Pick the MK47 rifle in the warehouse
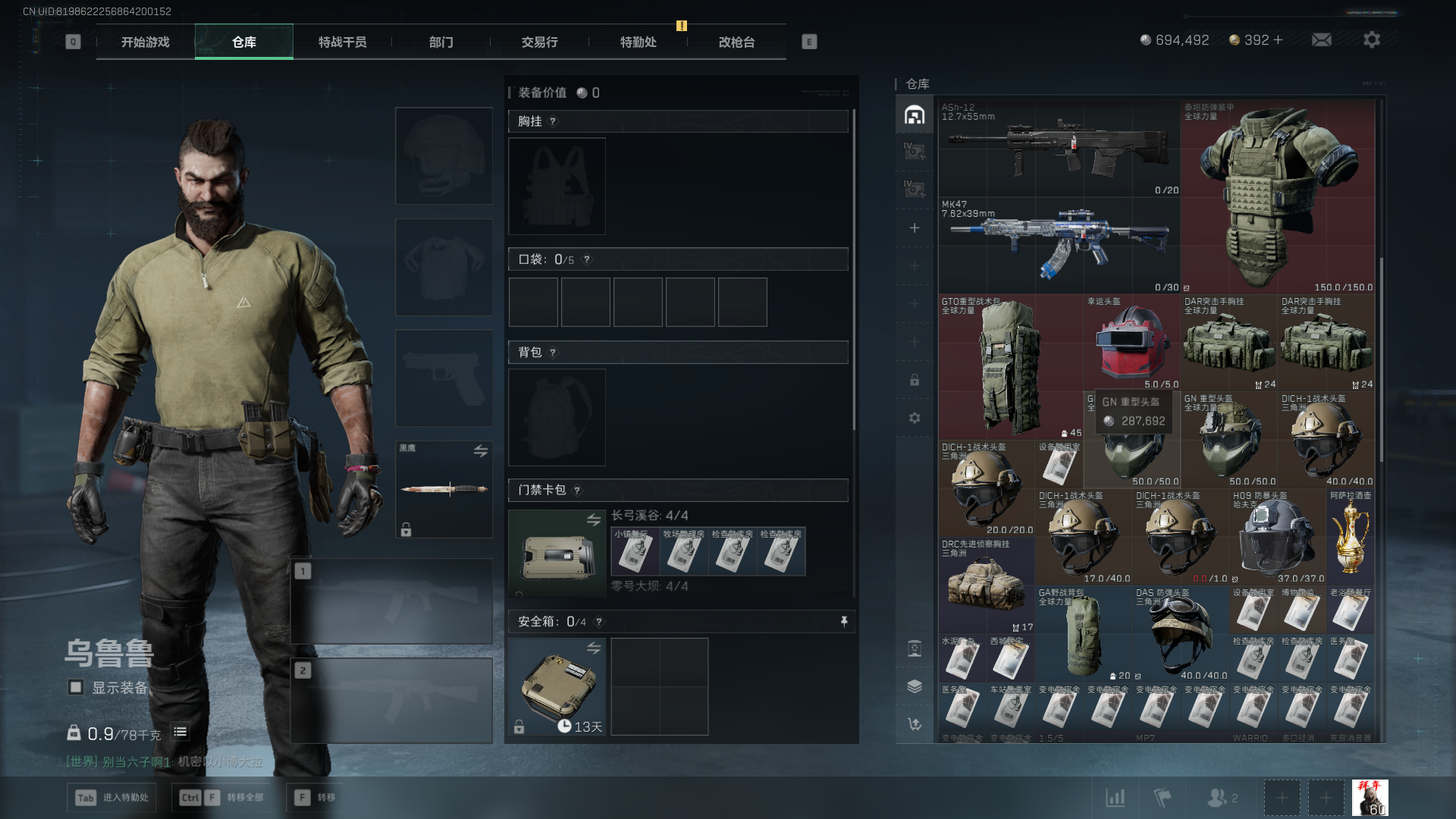 click(x=1059, y=245)
